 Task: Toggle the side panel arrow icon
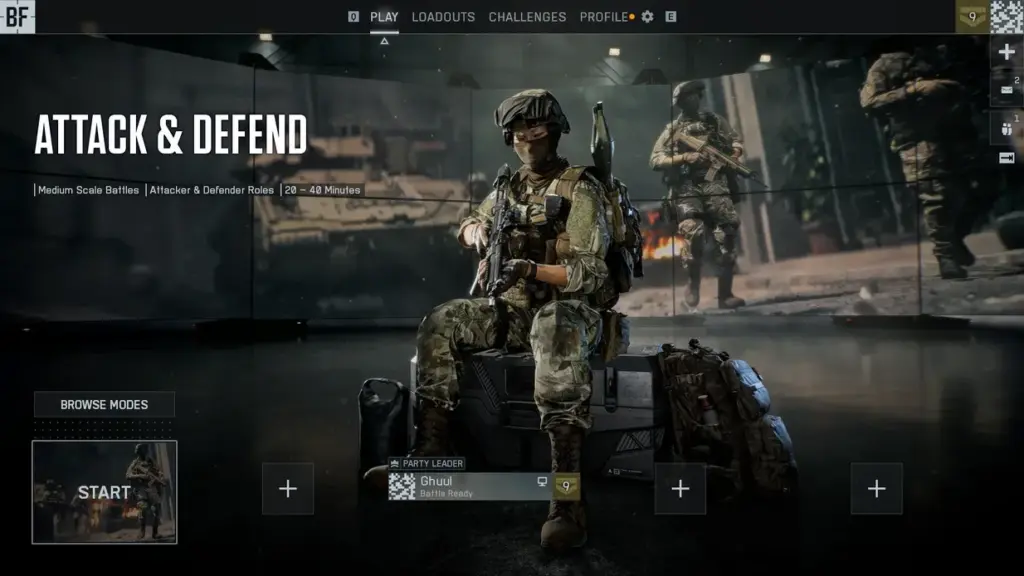click(1006, 158)
